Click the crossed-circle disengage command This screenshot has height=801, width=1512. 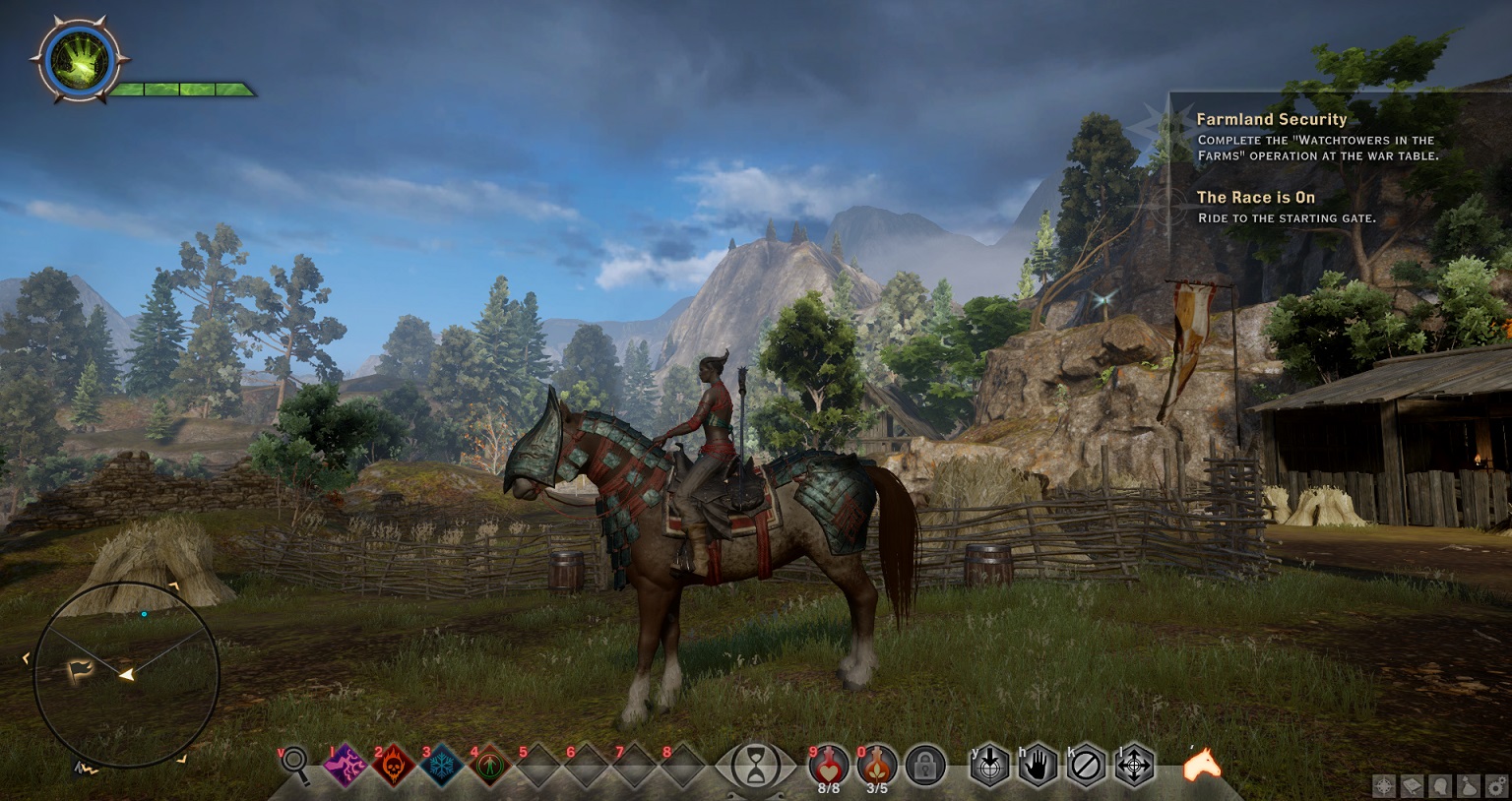[x=1086, y=765]
